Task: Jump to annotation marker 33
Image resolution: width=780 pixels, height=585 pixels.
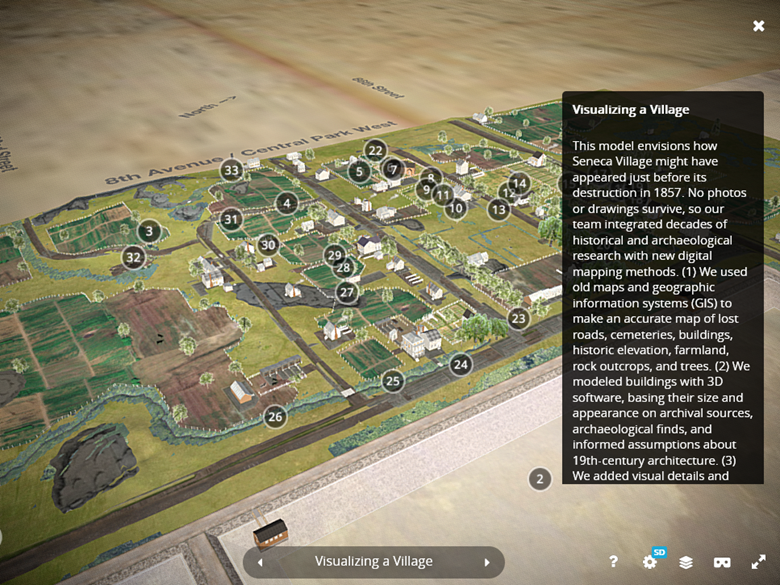Action: 232,170
